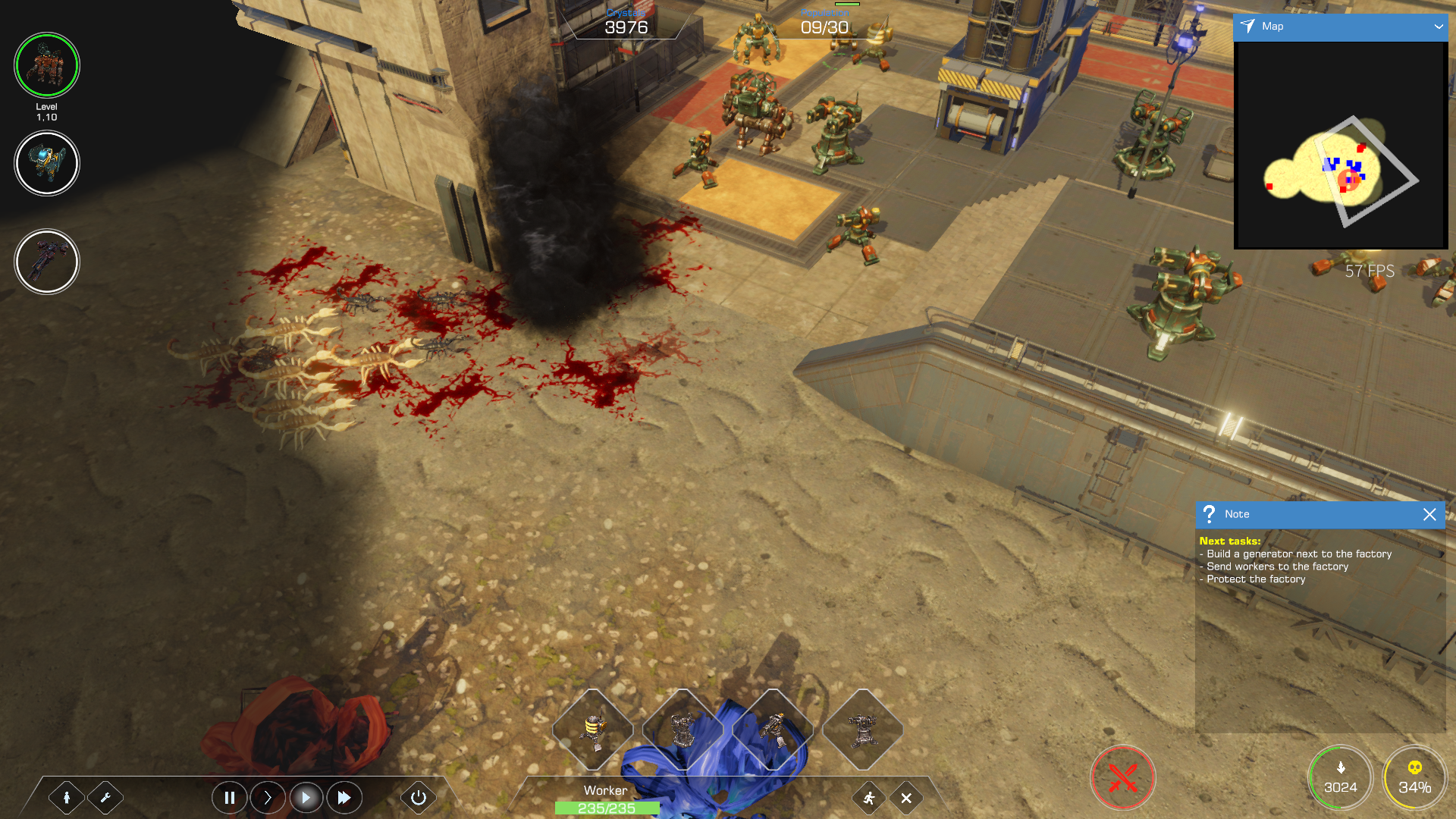The image size is (1456, 819).
Task: Toggle the red crossed-swords attack button
Action: click(x=1122, y=778)
